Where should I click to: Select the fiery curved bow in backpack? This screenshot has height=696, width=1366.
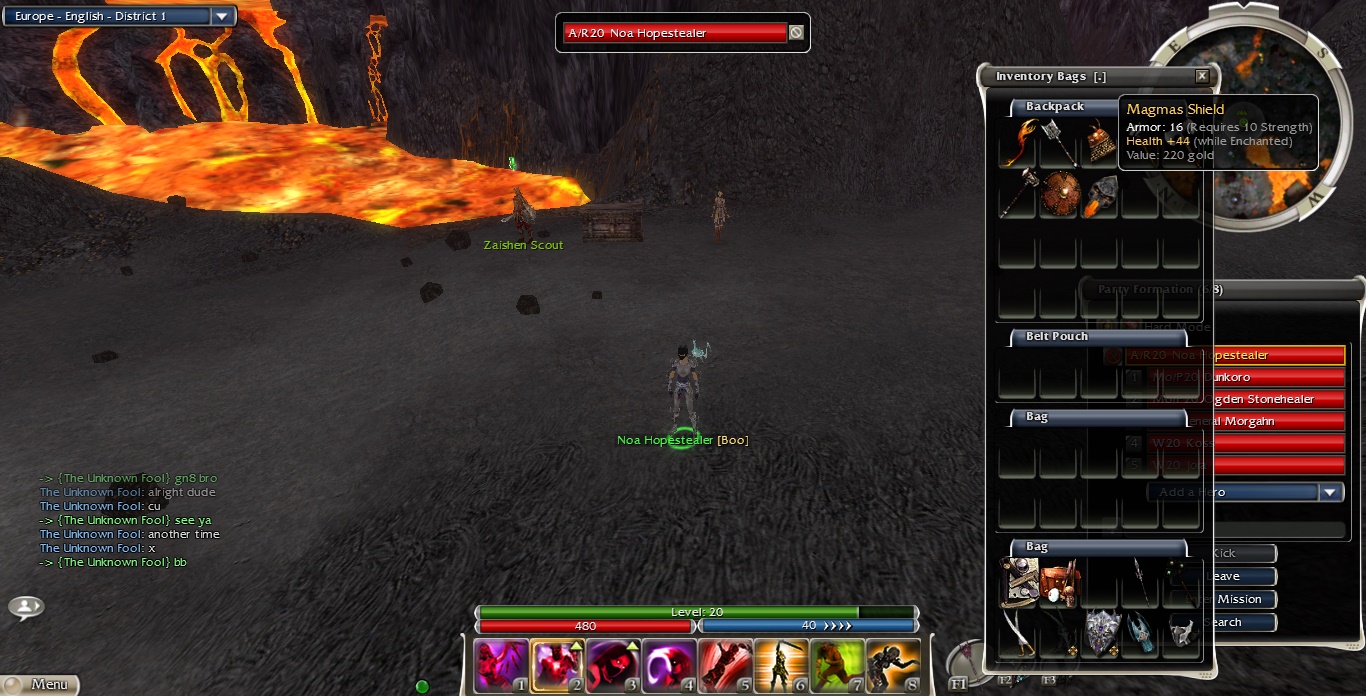[x=1018, y=141]
